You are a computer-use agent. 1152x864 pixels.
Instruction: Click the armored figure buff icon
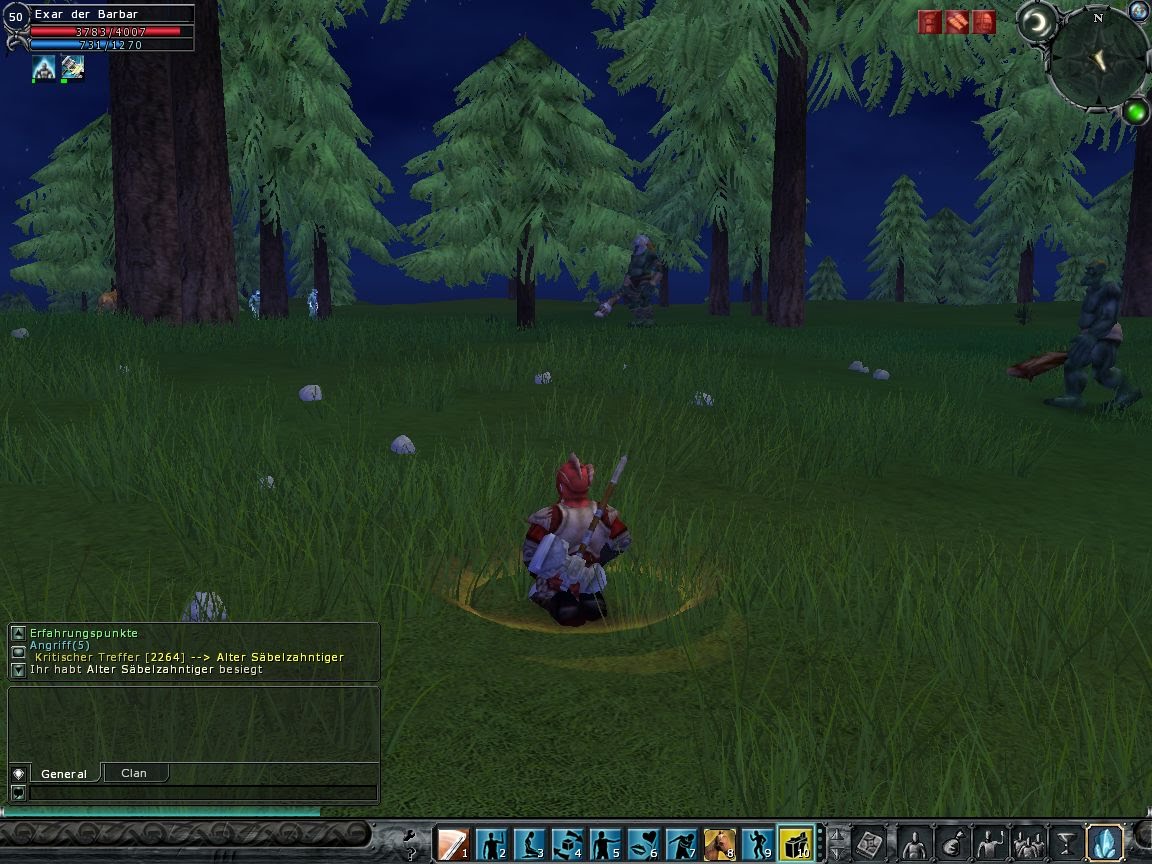pyautogui.click(x=44, y=68)
